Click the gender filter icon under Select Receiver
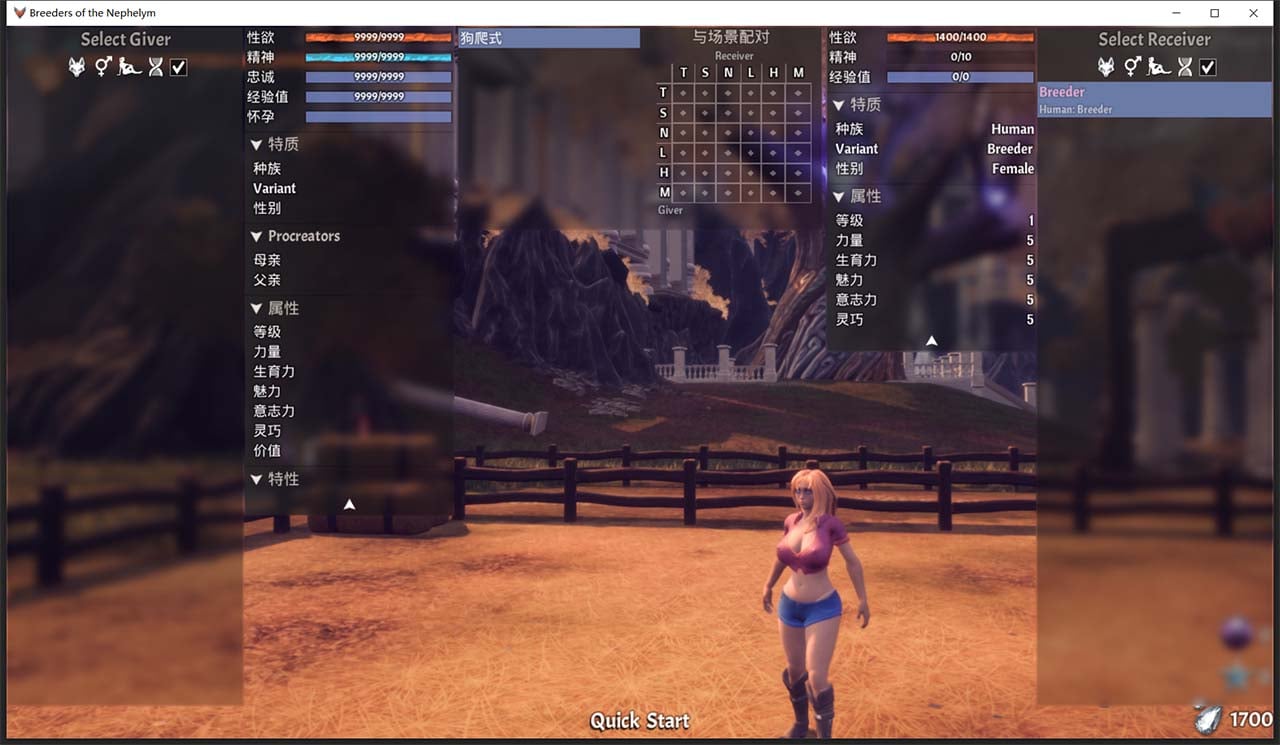1280x745 pixels. click(x=1132, y=67)
